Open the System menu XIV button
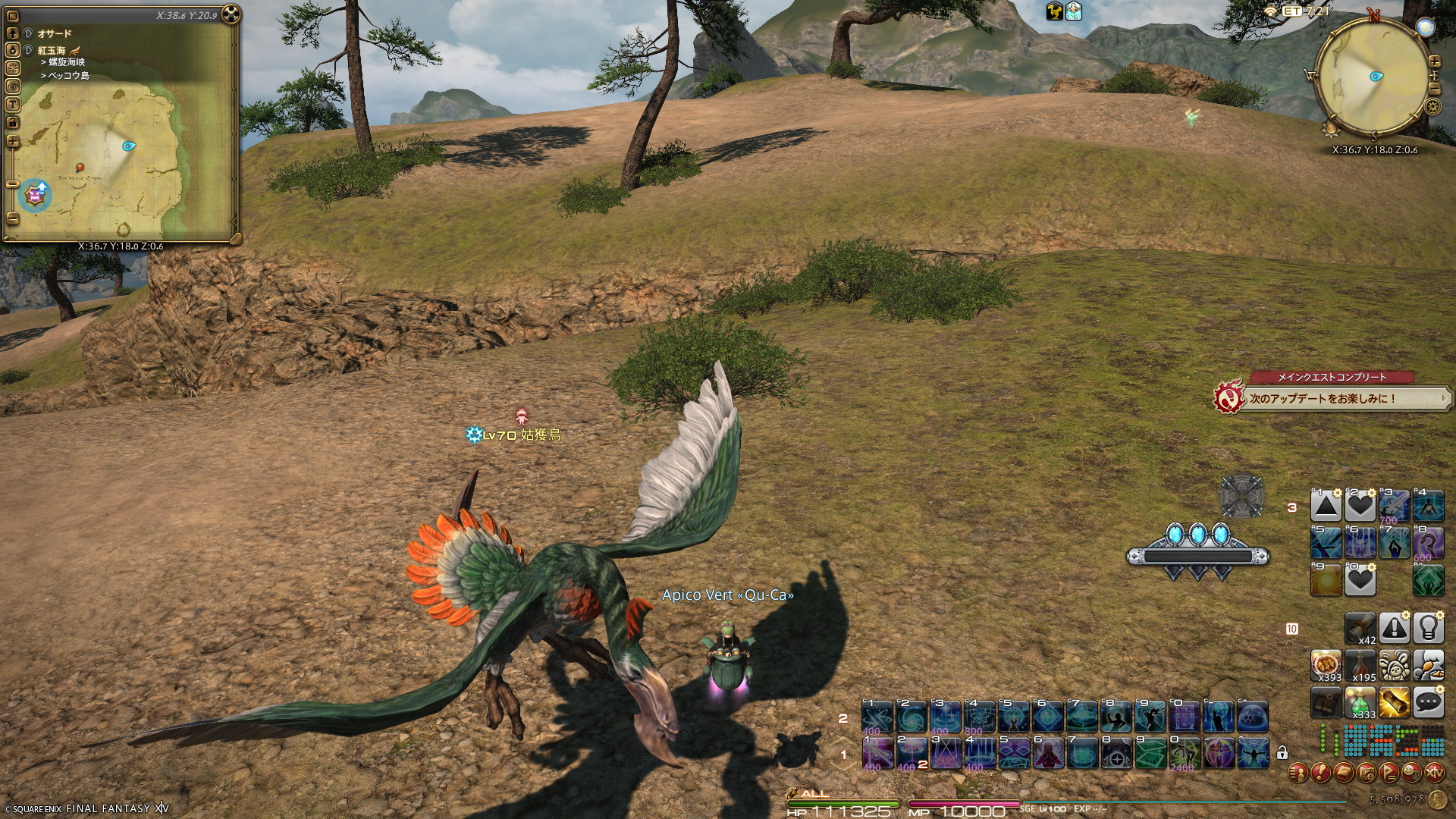The height and width of the screenshot is (819, 1456). click(1434, 773)
